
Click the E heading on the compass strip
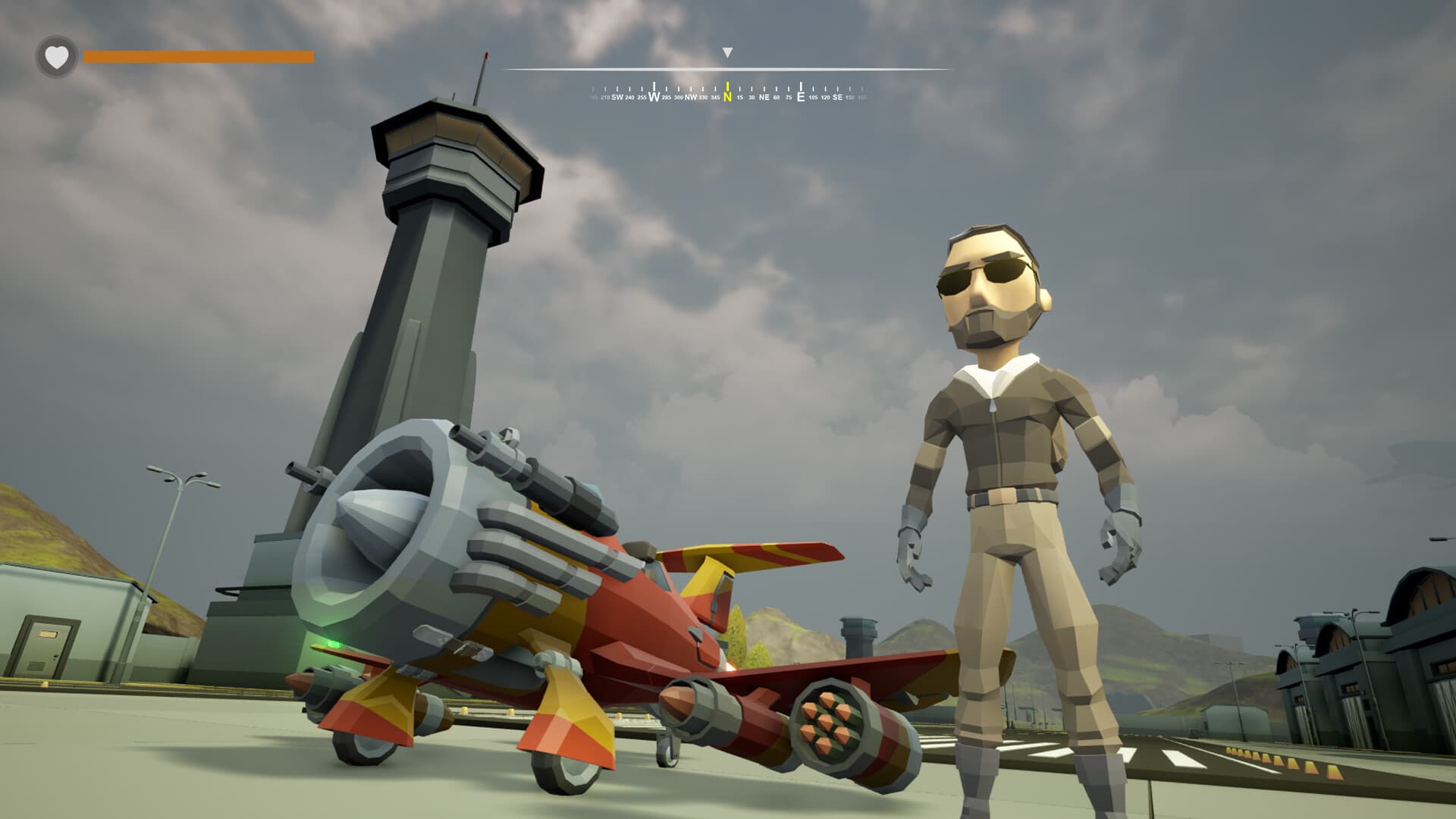[x=801, y=97]
